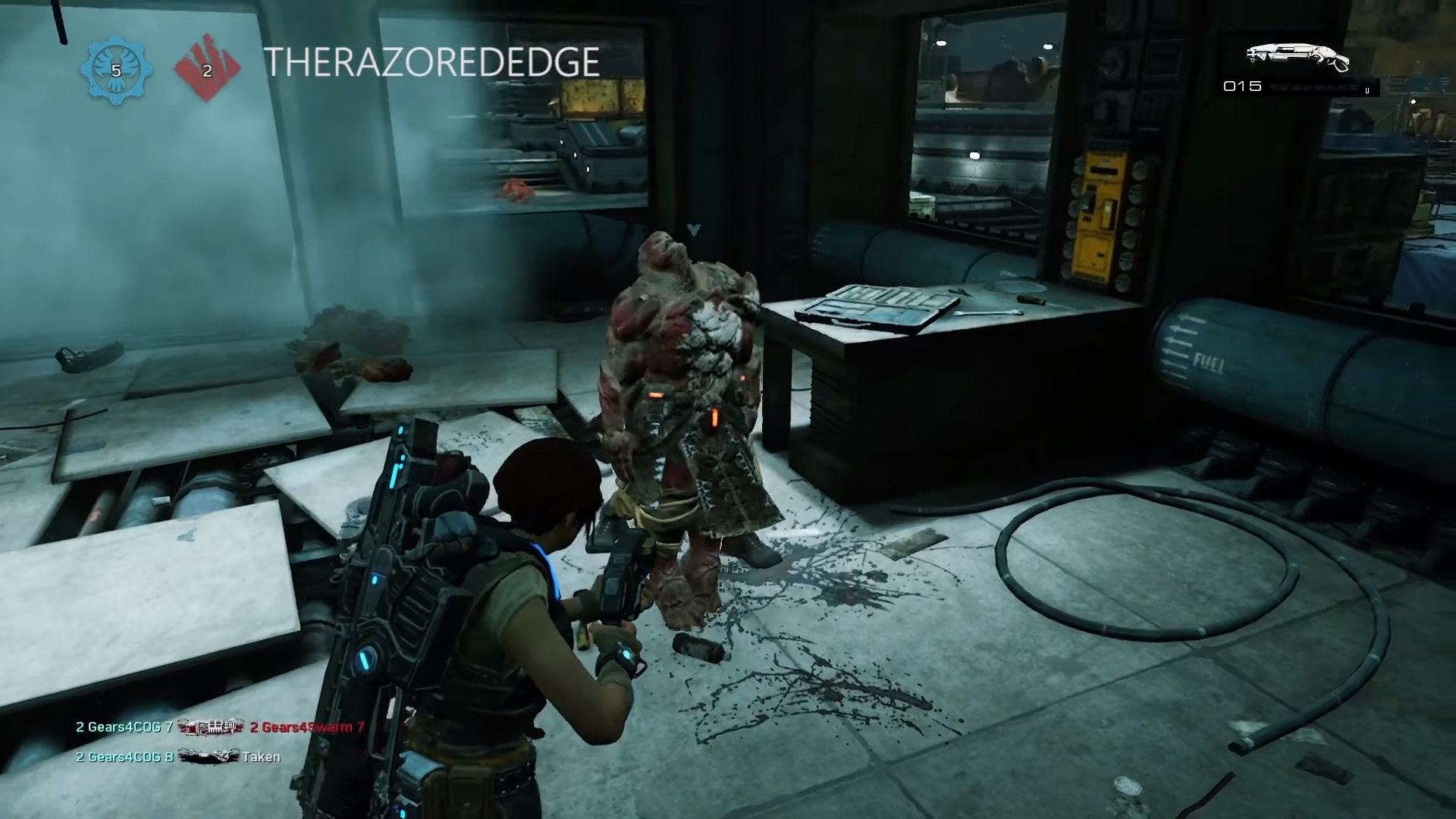Click the 2 Gears4COG 7 feed entry
1456x819 pixels.
pyautogui.click(x=124, y=727)
